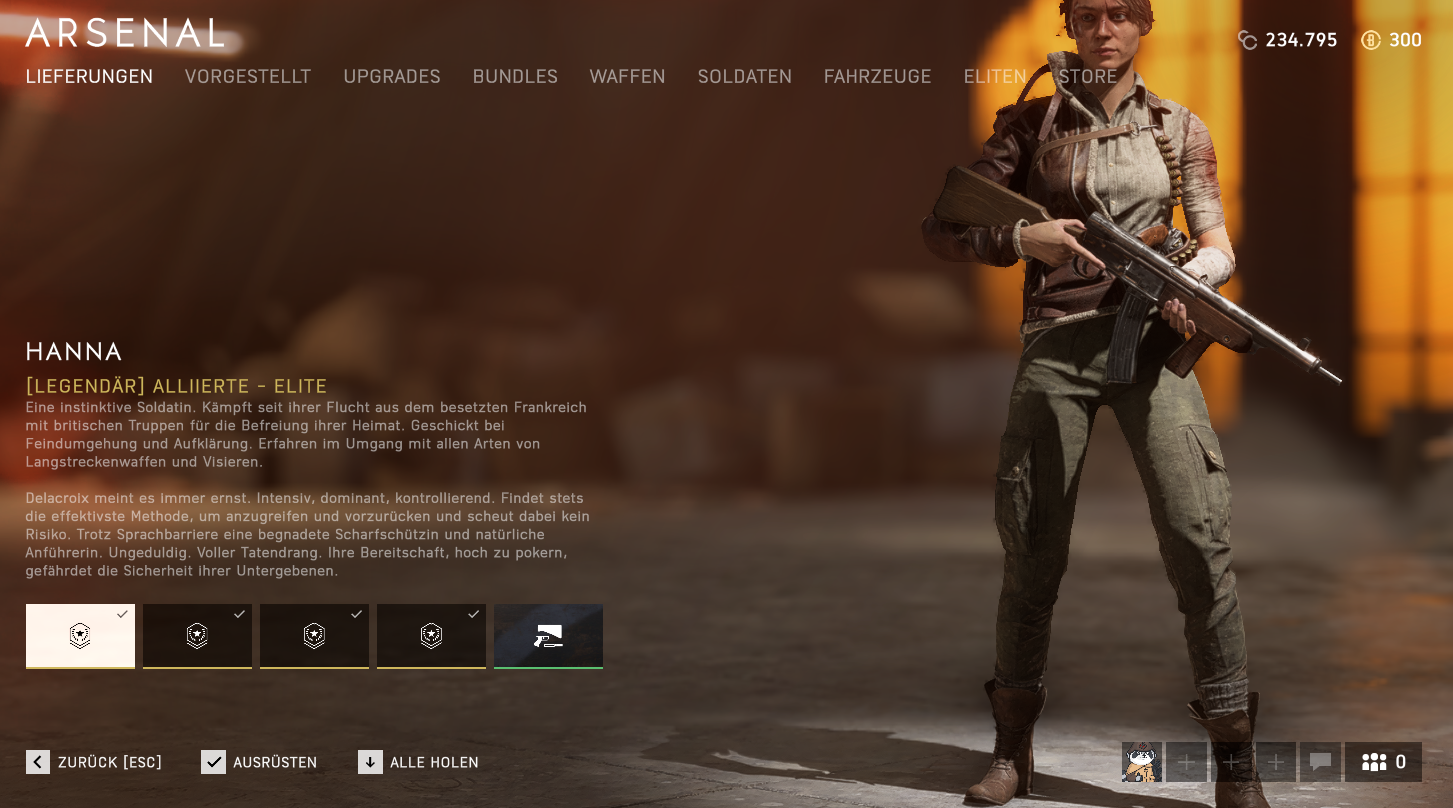
Task: Select the Upgrades tab
Action: pyautogui.click(x=392, y=77)
